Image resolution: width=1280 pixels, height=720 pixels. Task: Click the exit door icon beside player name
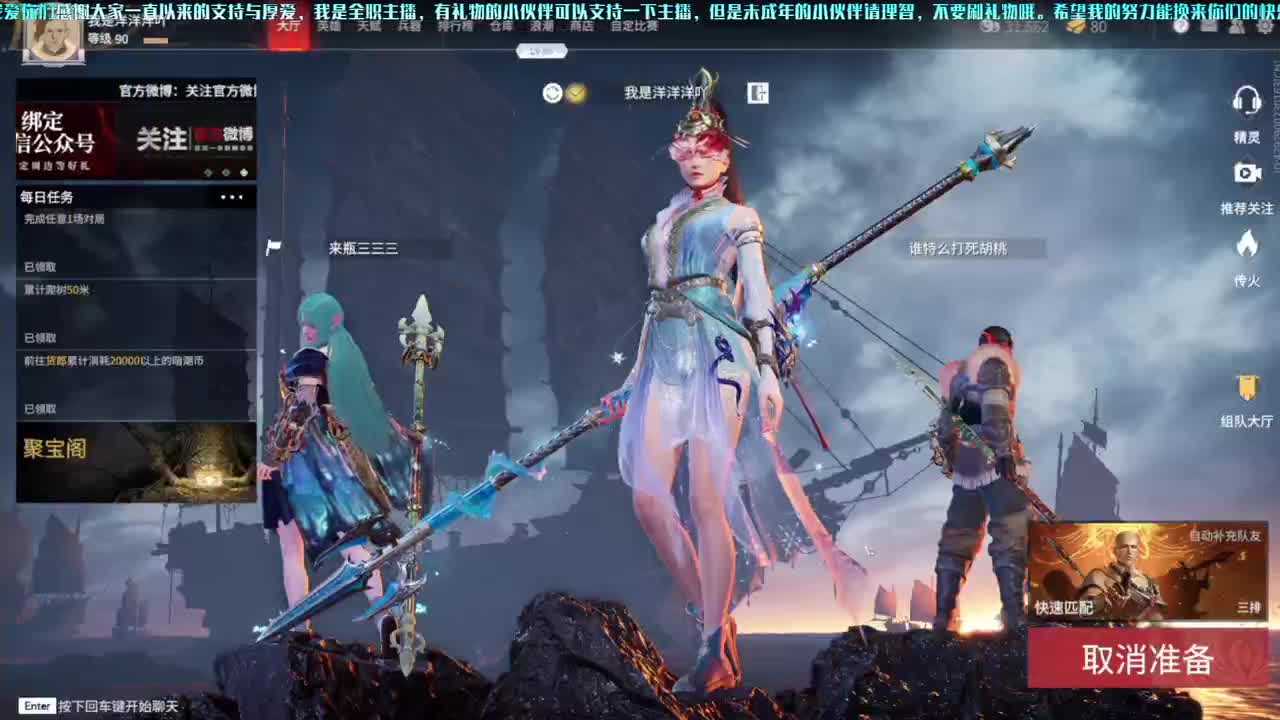[760, 91]
